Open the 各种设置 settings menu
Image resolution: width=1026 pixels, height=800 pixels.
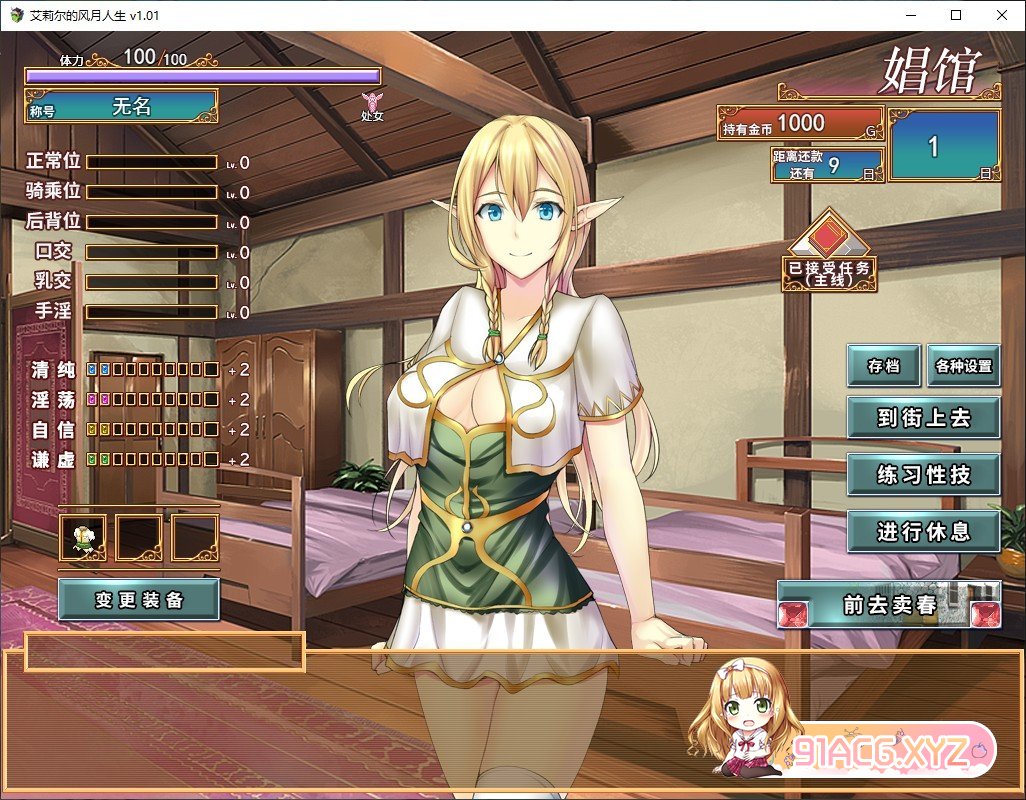(x=963, y=366)
